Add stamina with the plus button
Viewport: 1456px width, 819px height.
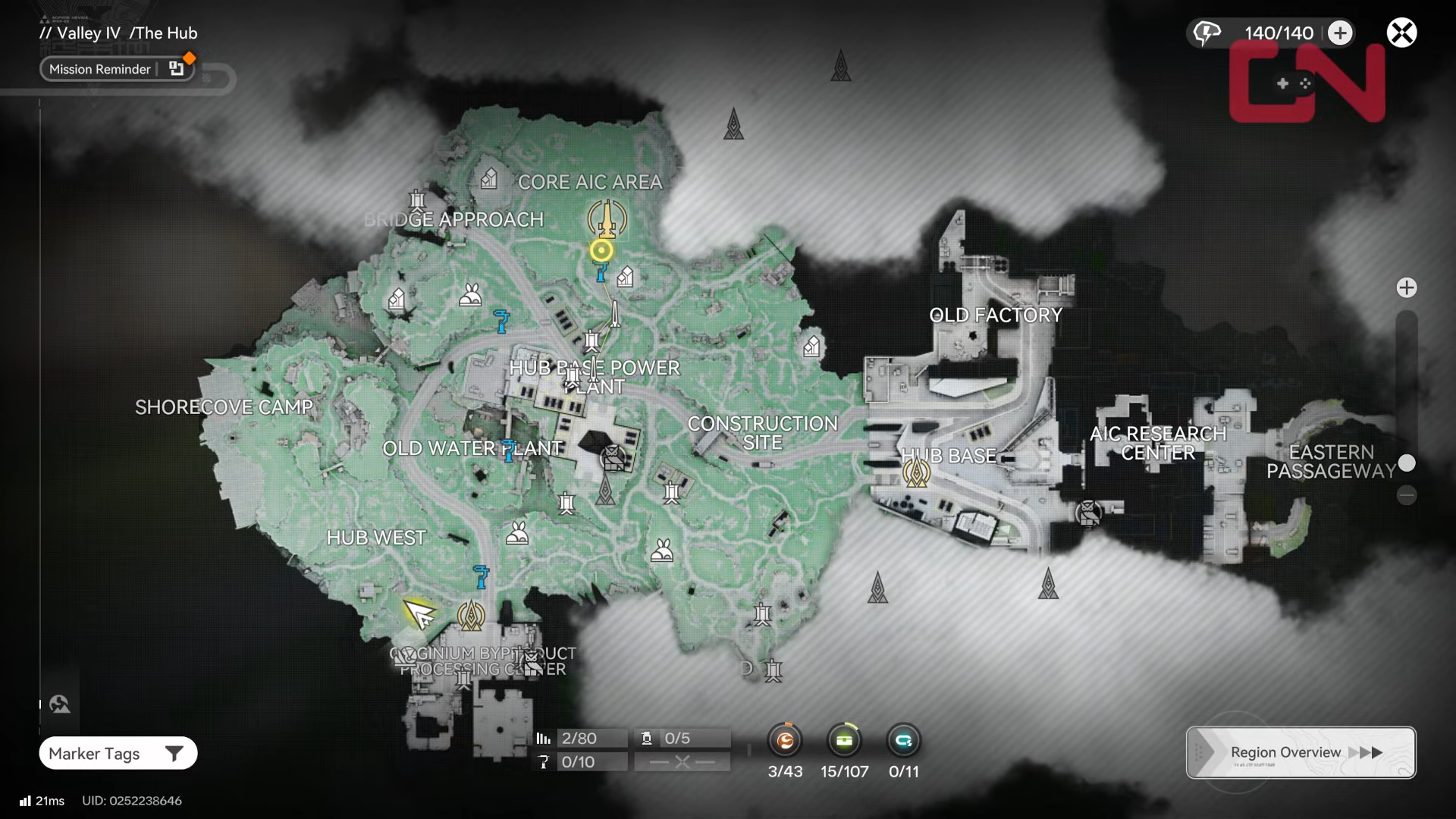(x=1340, y=33)
